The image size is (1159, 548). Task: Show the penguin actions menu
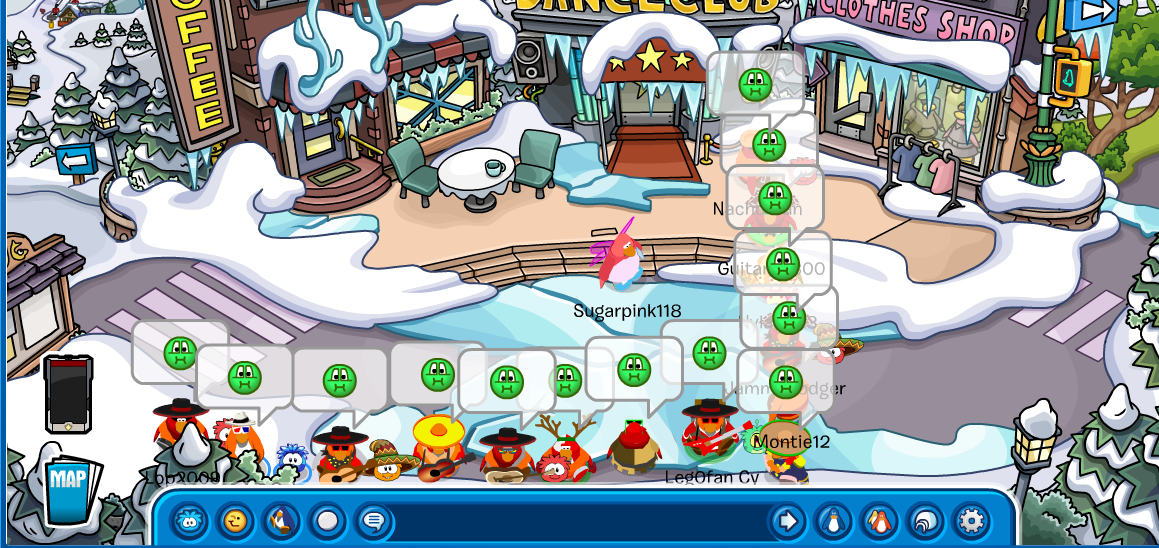282,521
